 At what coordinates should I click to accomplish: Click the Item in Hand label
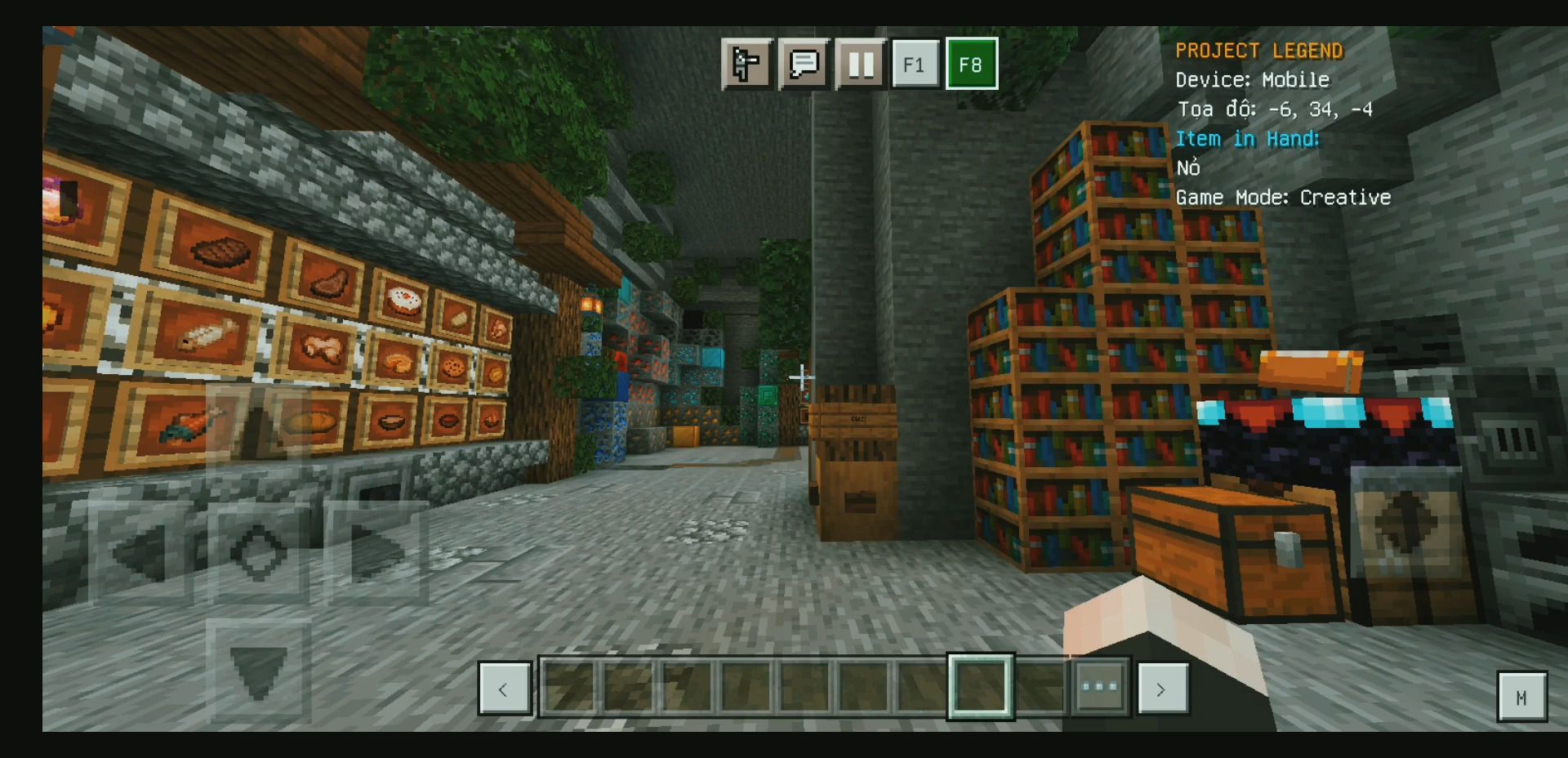[1248, 139]
